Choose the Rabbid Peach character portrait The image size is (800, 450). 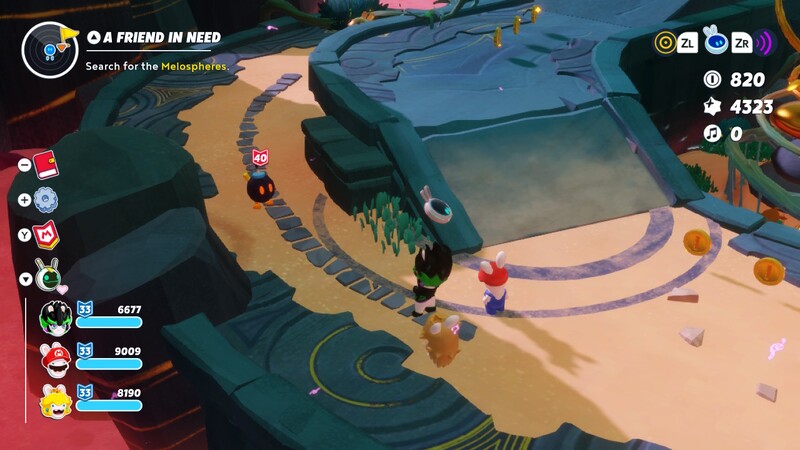pyautogui.click(x=54, y=400)
